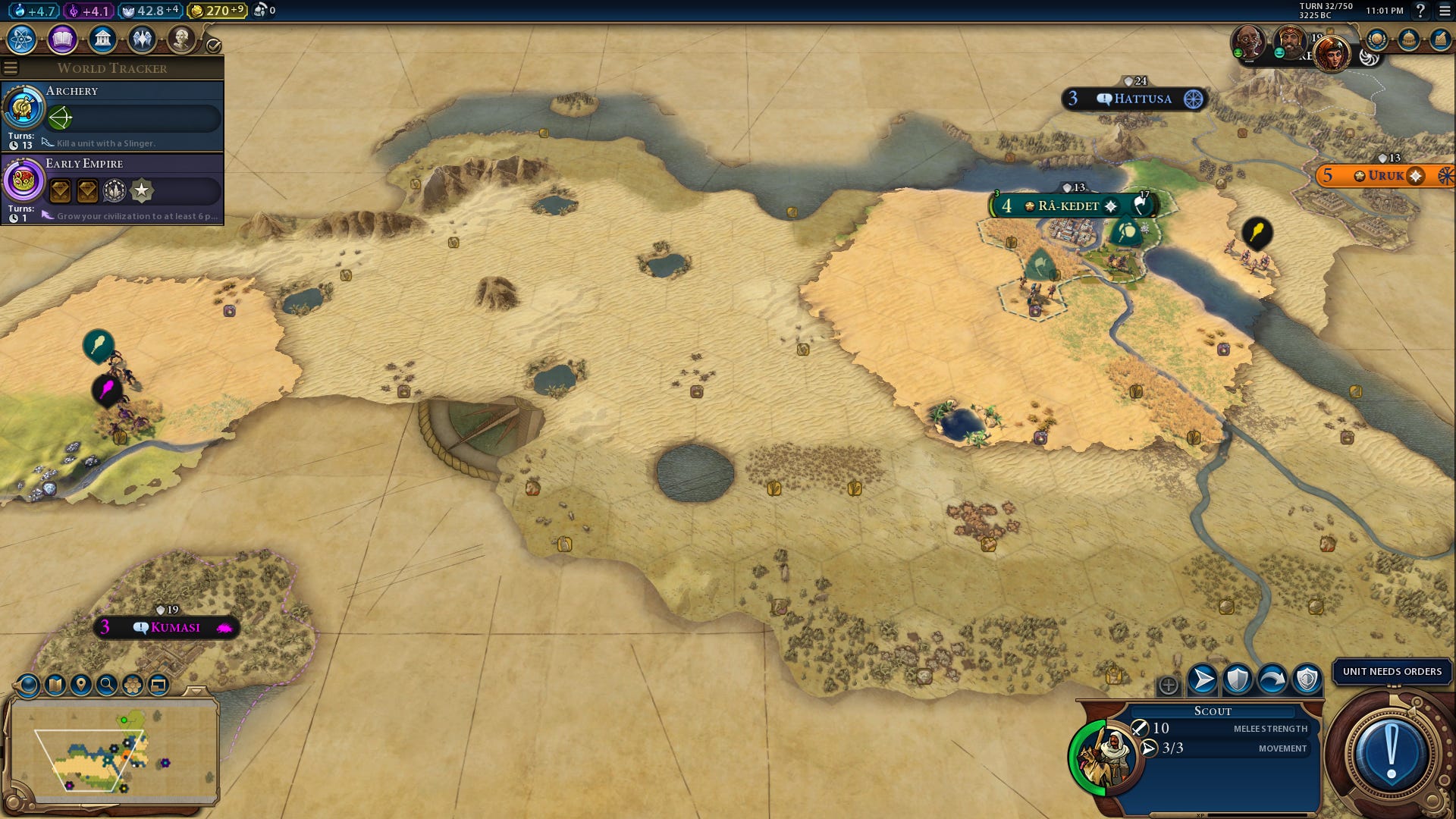The height and width of the screenshot is (819, 1456).
Task: Click the Unit Needs Orders exclamation button
Action: point(1391,754)
